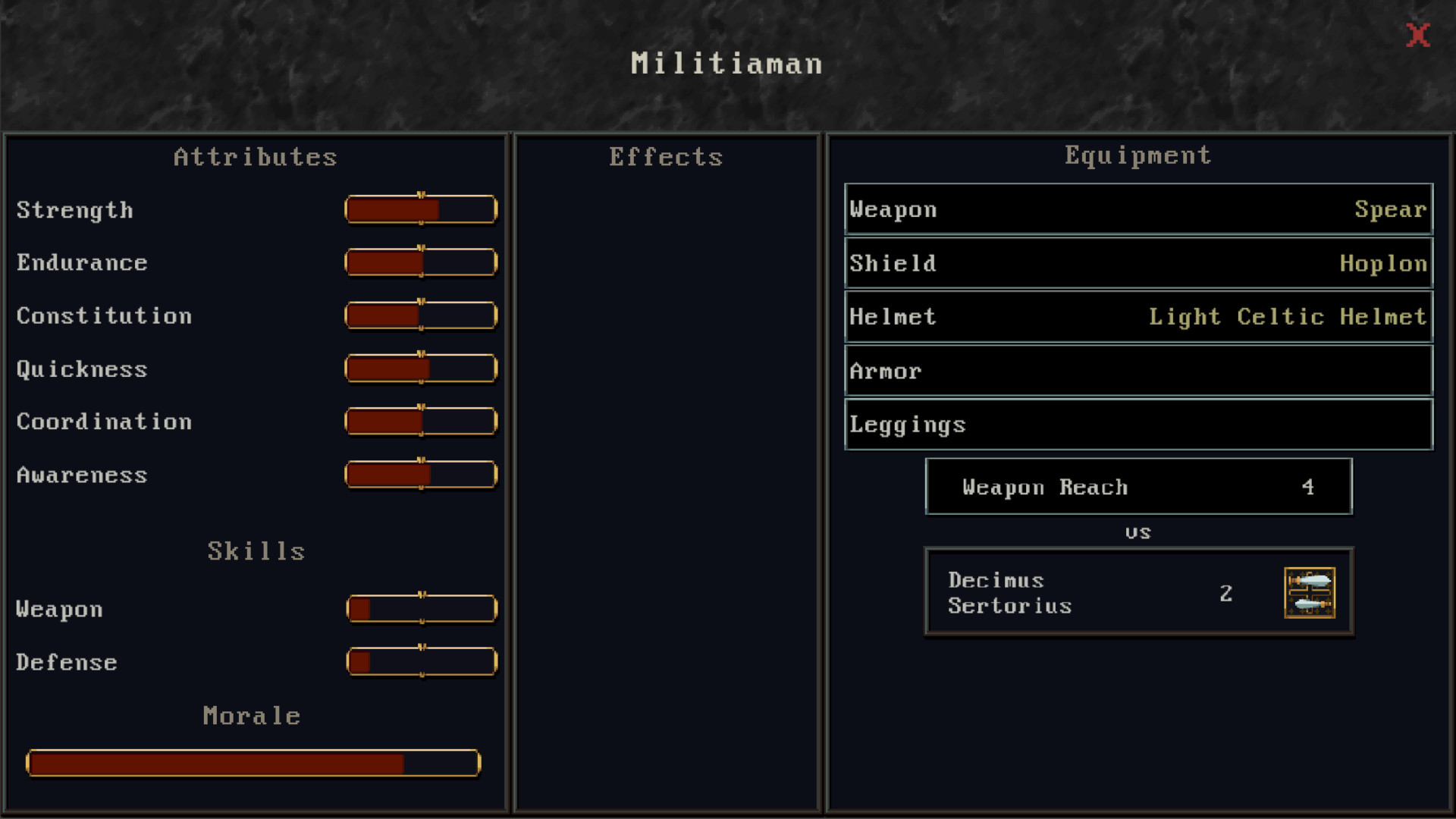This screenshot has height=819, width=1456.
Task: Click the empty Armor equipment slot
Action: (x=1137, y=370)
